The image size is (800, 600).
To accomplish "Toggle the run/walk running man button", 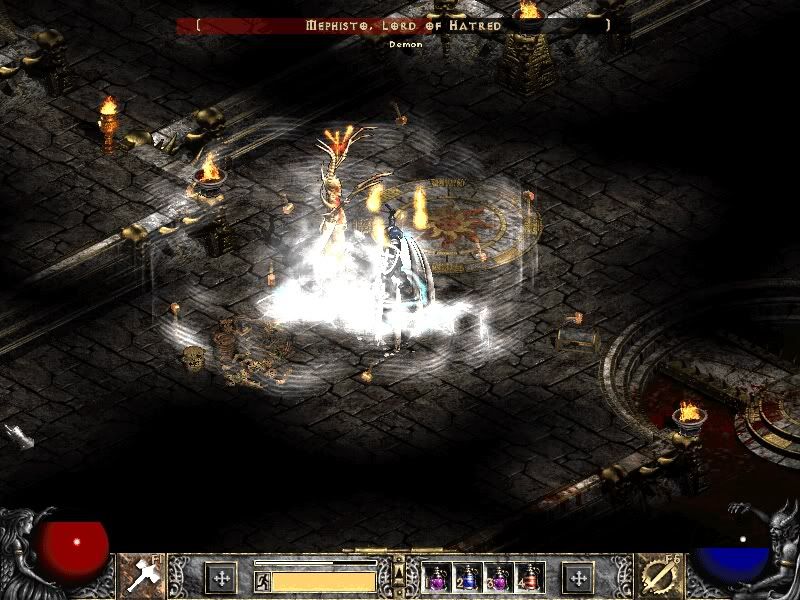I will click(x=262, y=580).
